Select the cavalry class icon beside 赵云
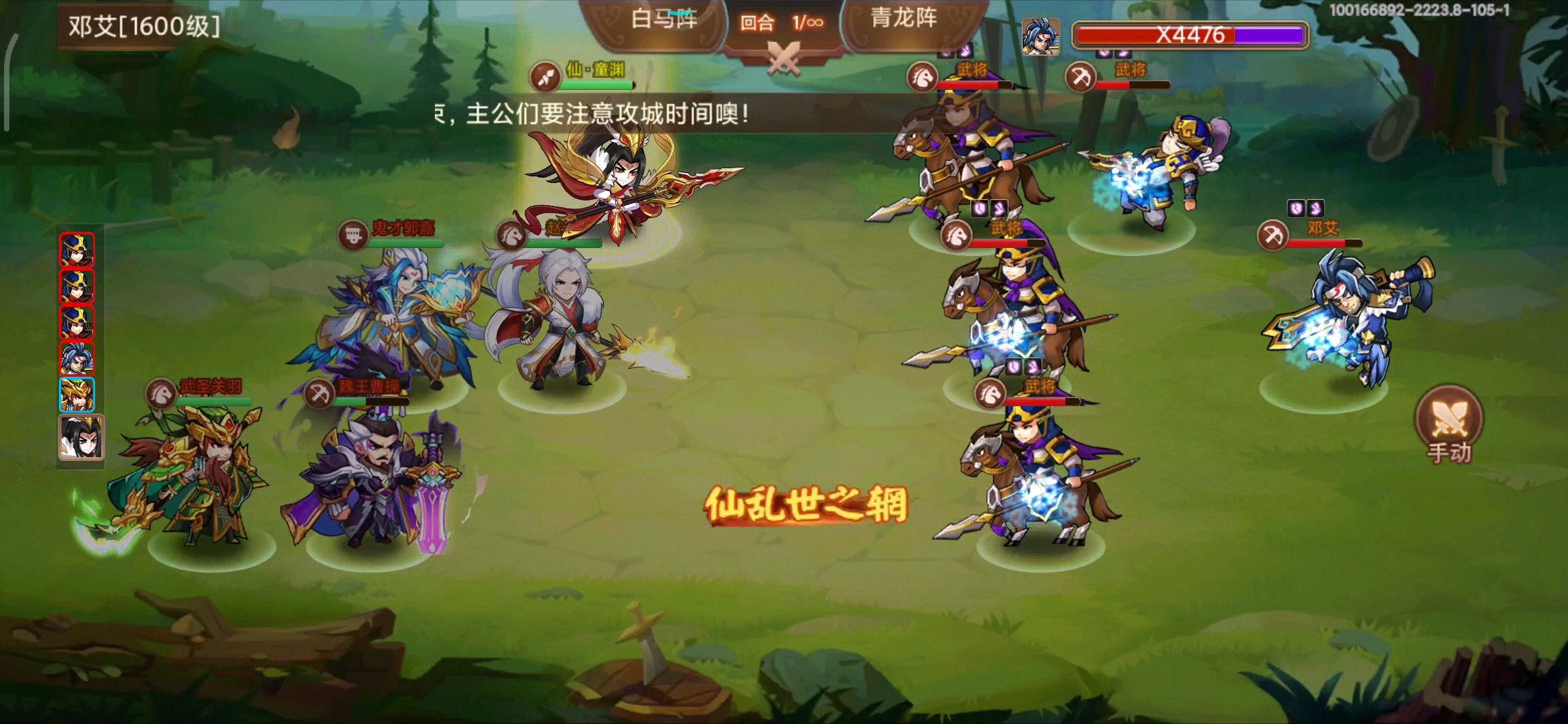The height and width of the screenshot is (724, 1568). tap(513, 235)
